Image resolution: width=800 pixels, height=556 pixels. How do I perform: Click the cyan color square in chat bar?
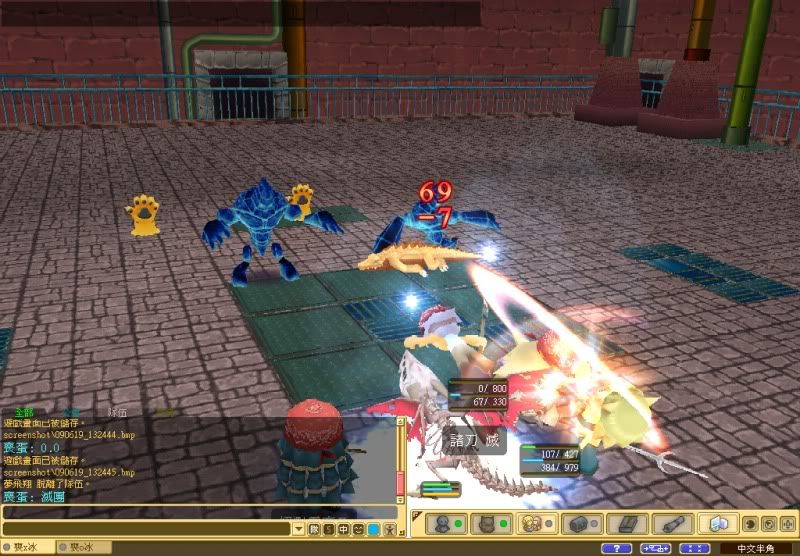(373, 528)
